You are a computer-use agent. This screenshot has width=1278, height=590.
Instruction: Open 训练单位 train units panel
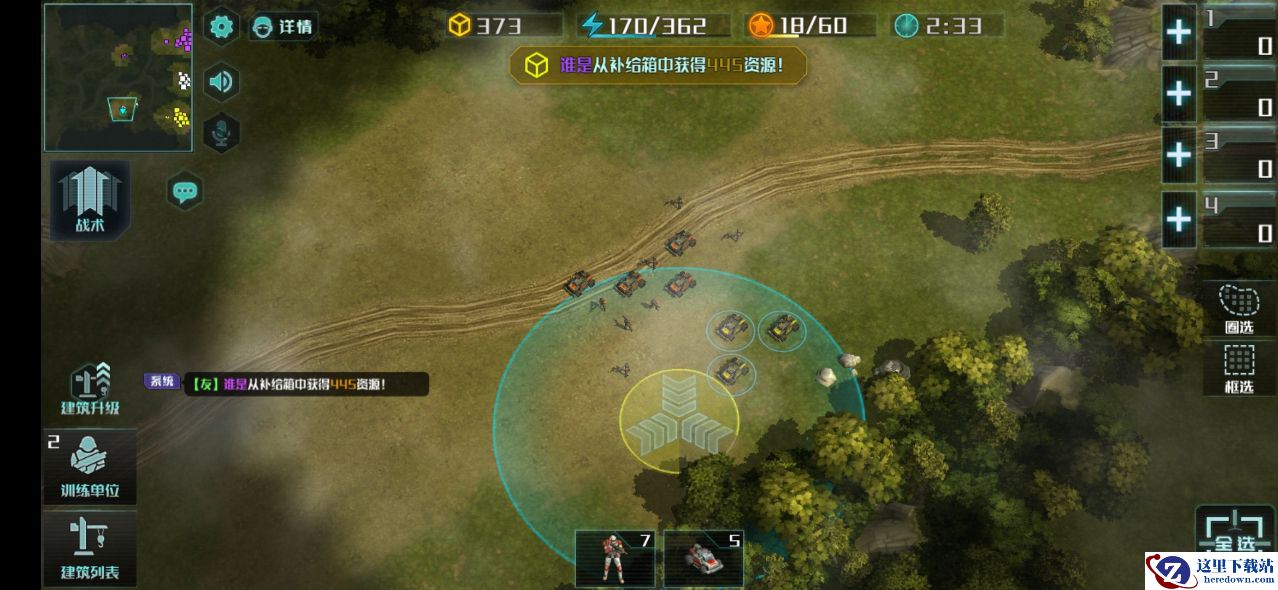(x=90, y=468)
